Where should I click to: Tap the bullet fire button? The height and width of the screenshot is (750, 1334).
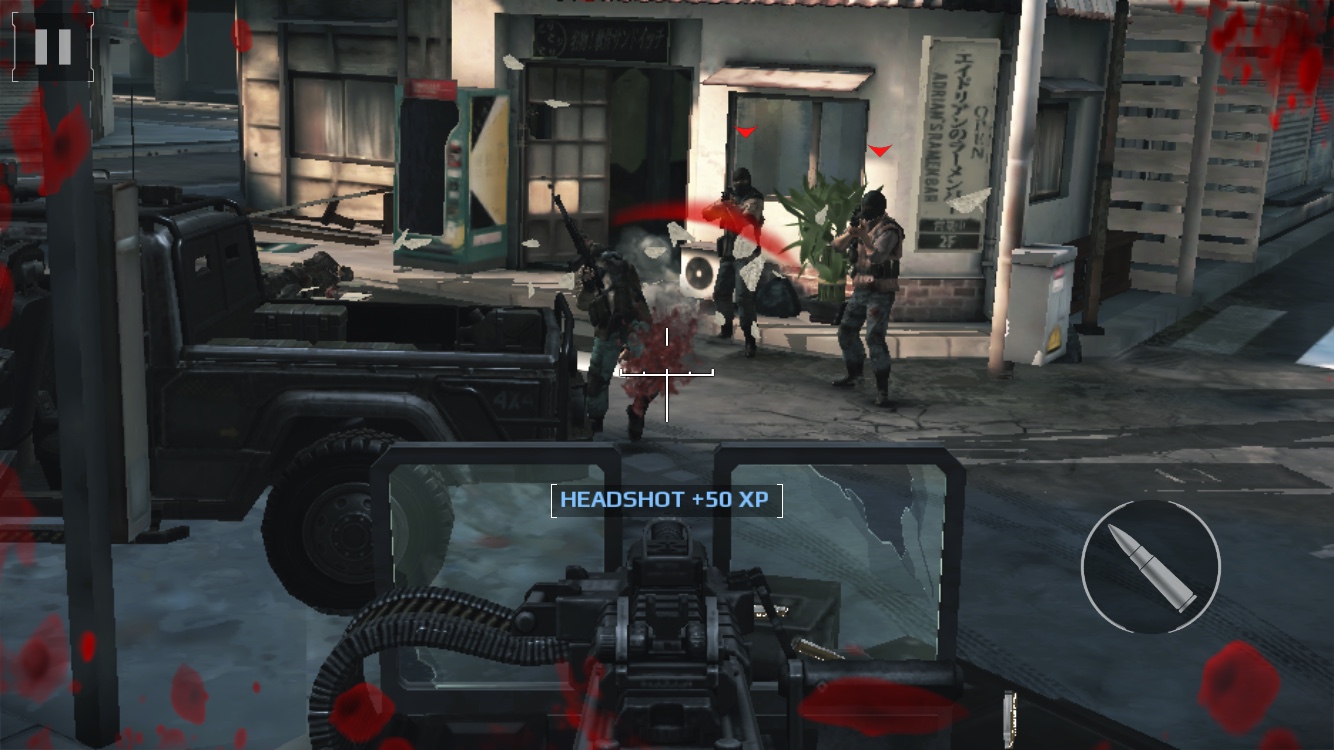click(x=1150, y=567)
